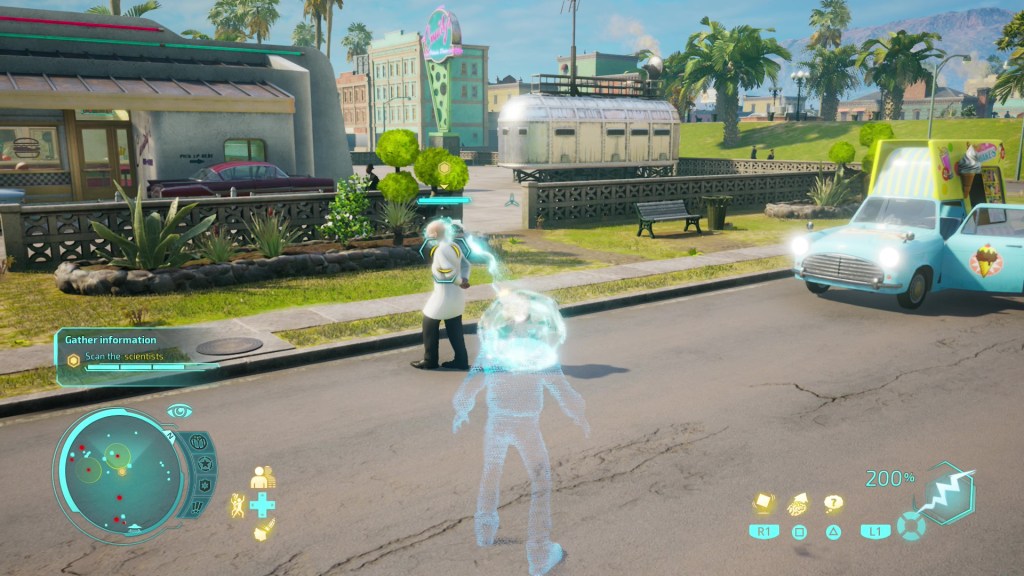Screen dimensions: 1024x576
Task: Select the lightning bolt weapon icon
Action: [944, 494]
